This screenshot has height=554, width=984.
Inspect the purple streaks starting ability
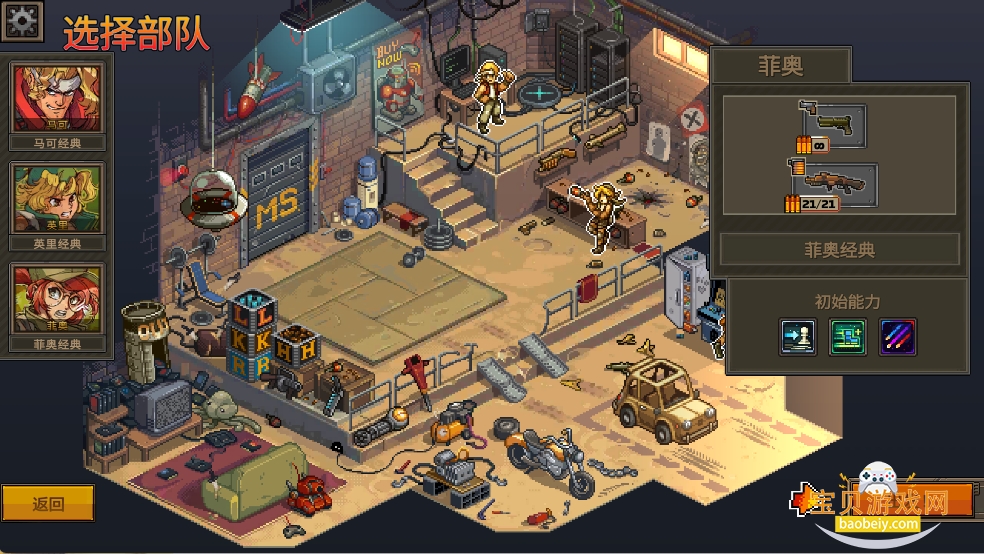(x=897, y=337)
